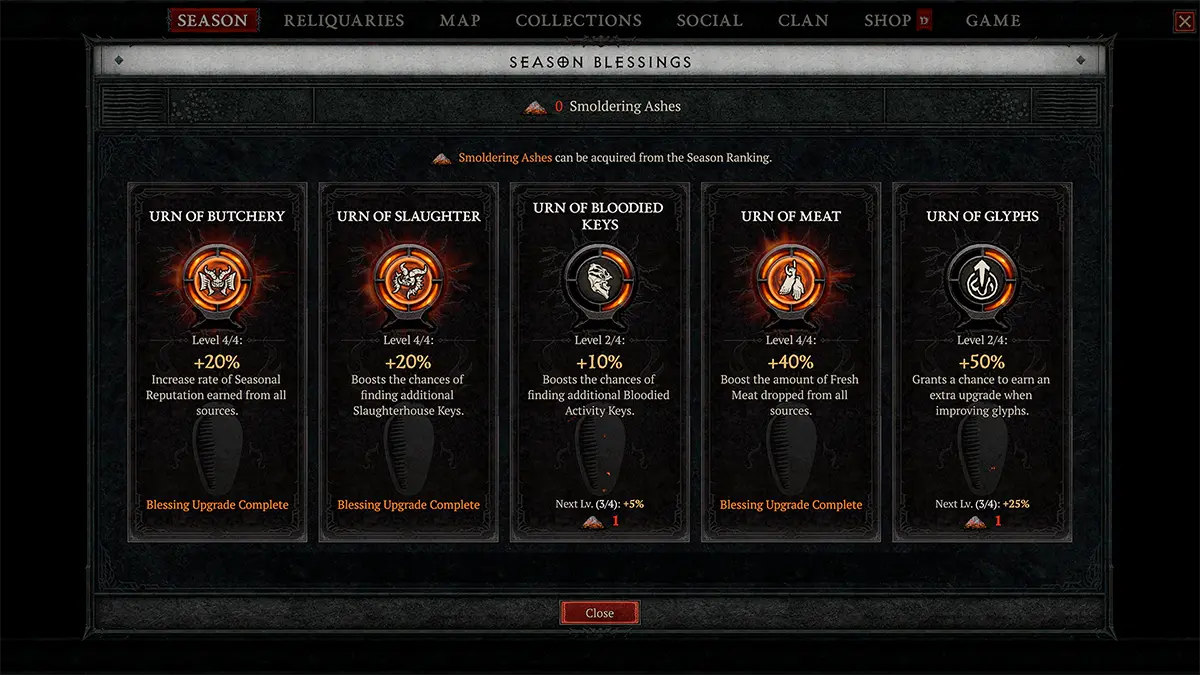Go to the Map tab
Viewport: 1200px width, 675px height.
point(460,20)
